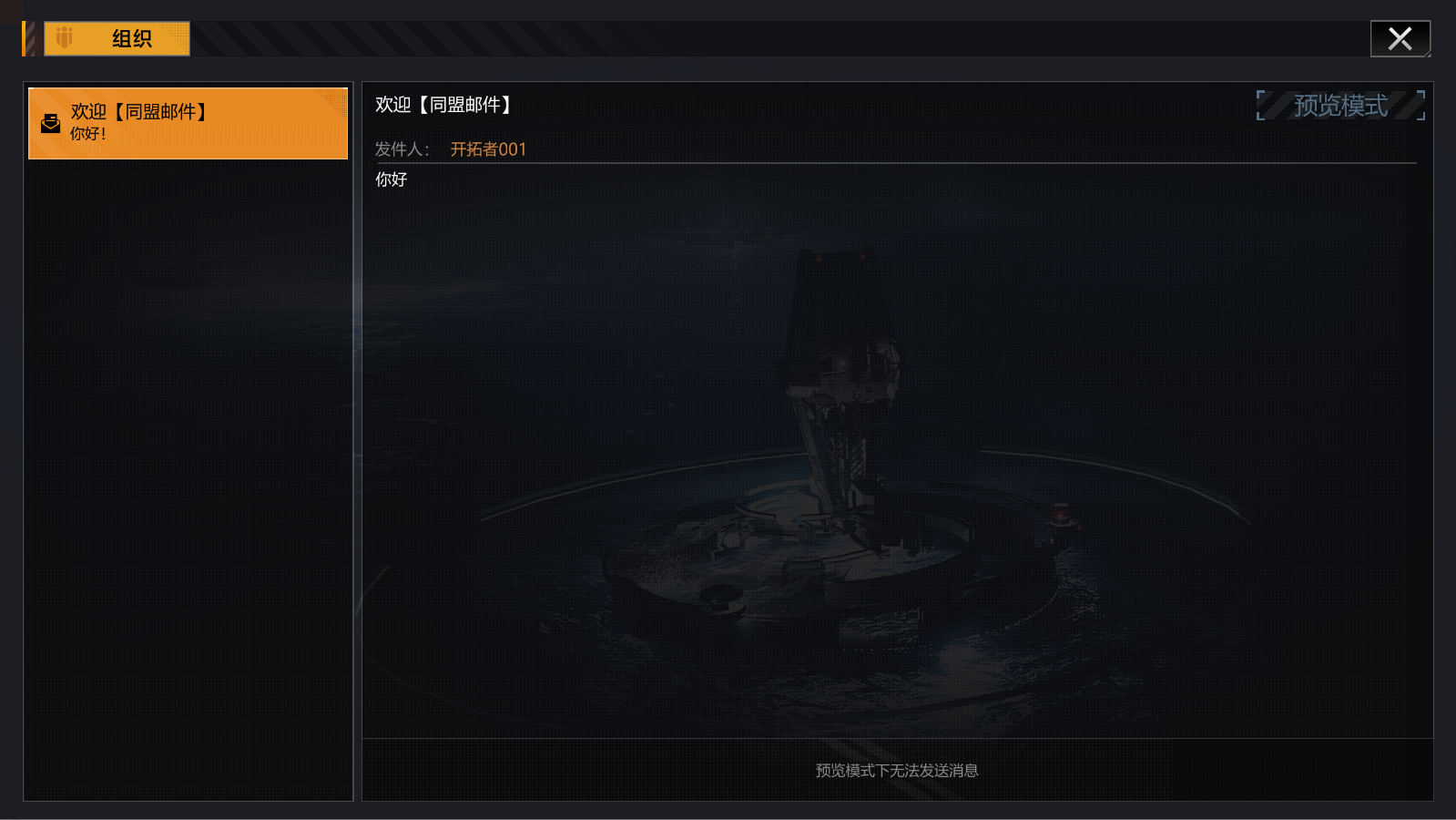Expand the mail detail header 欢迎【同盟邮件】

coord(442,104)
